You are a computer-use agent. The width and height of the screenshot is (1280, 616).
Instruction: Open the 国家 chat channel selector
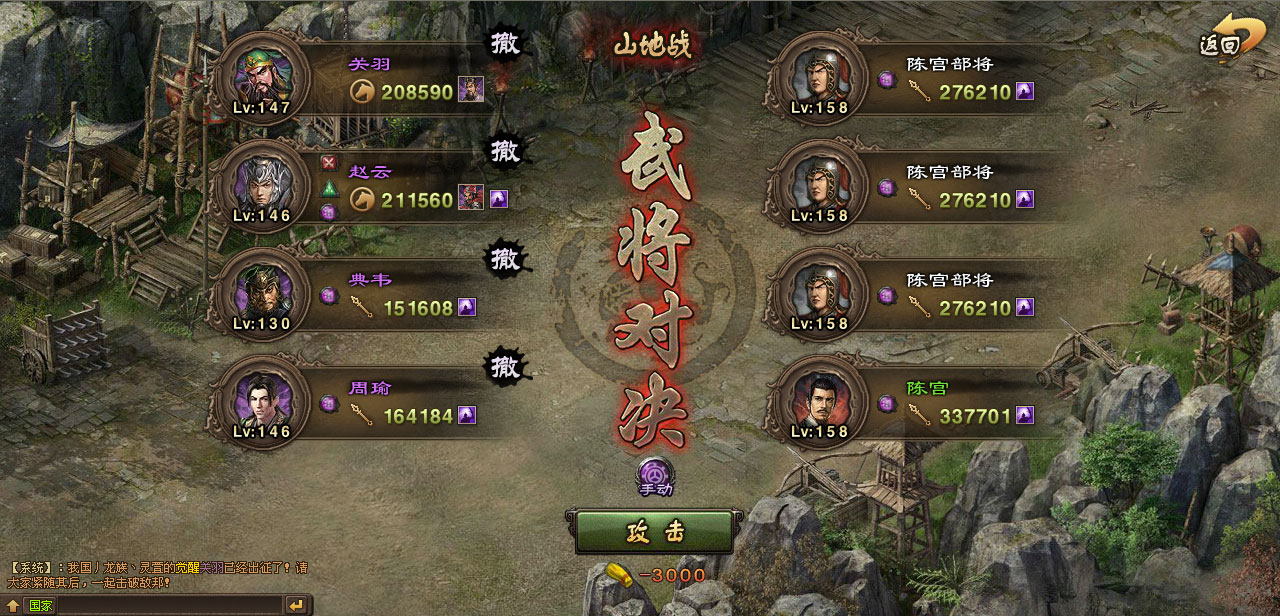[x=41, y=605]
